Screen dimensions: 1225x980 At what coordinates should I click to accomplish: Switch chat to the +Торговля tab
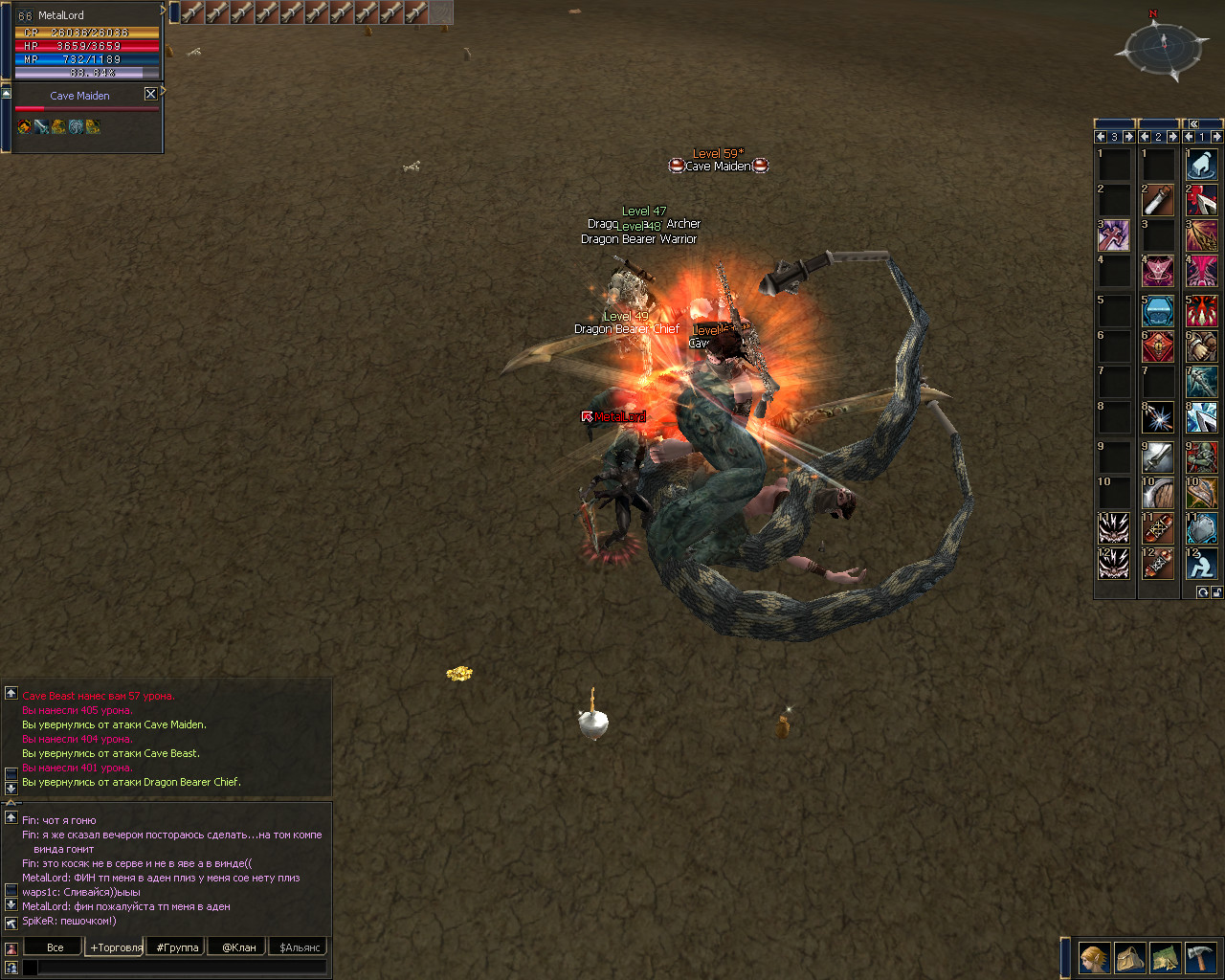(x=115, y=947)
